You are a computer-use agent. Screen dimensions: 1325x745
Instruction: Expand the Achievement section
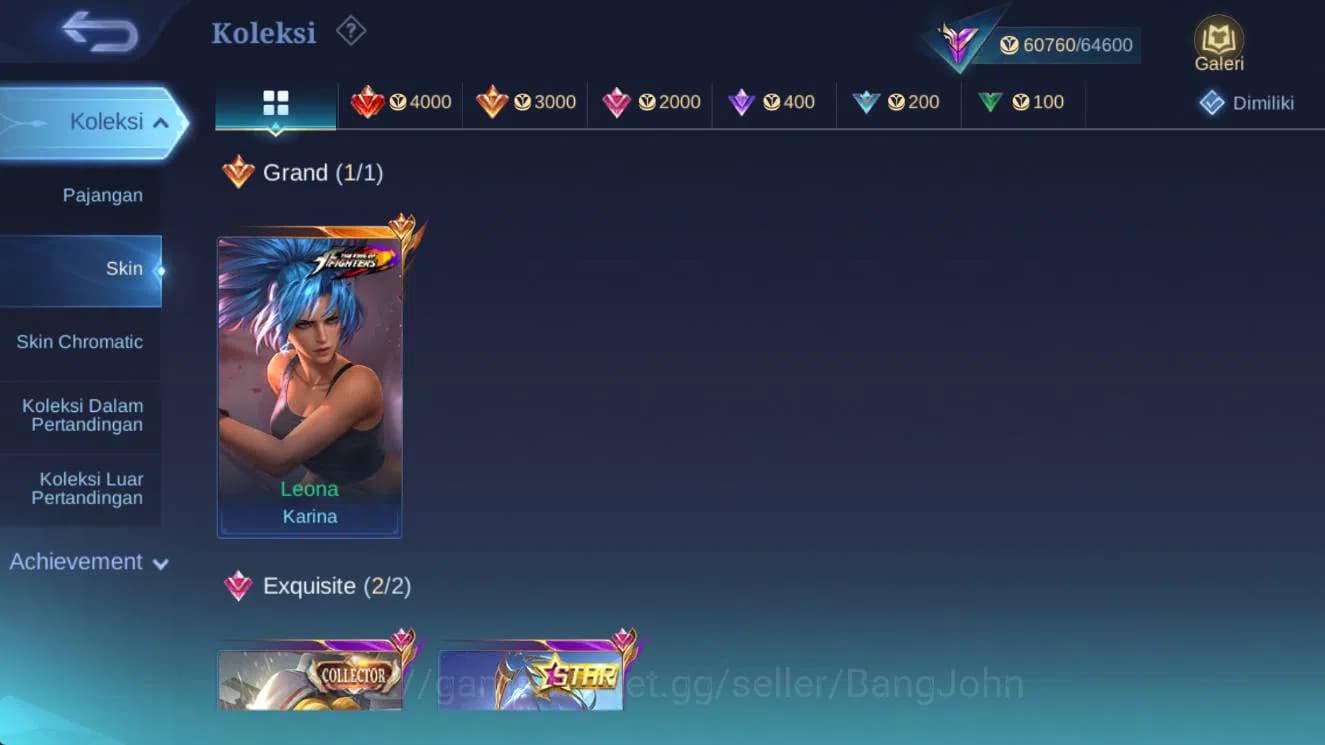pyautogui.click(x=88, y=561)
